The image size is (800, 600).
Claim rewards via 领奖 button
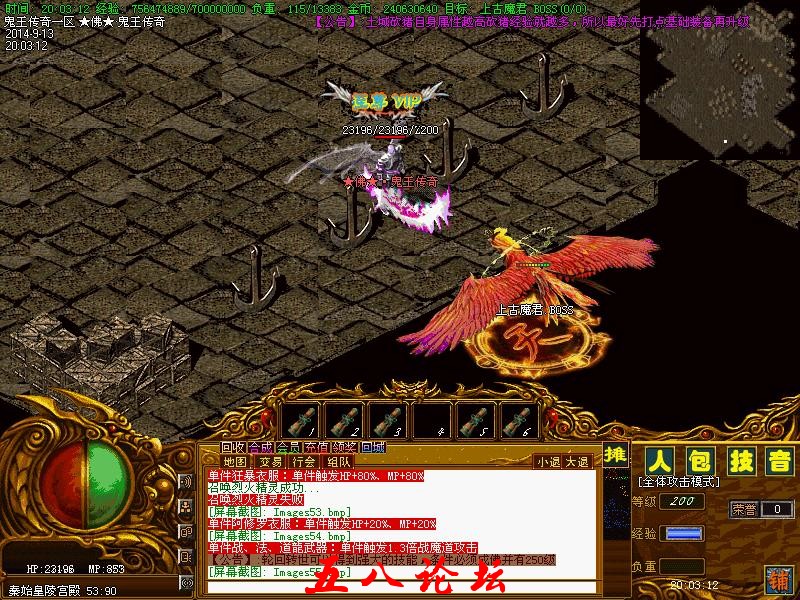coord(345,447)
